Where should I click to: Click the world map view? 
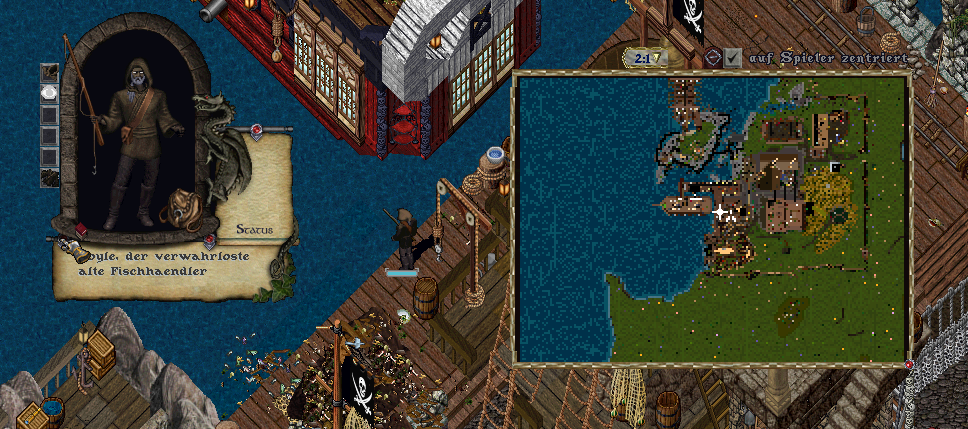click(x=710, y=217)
